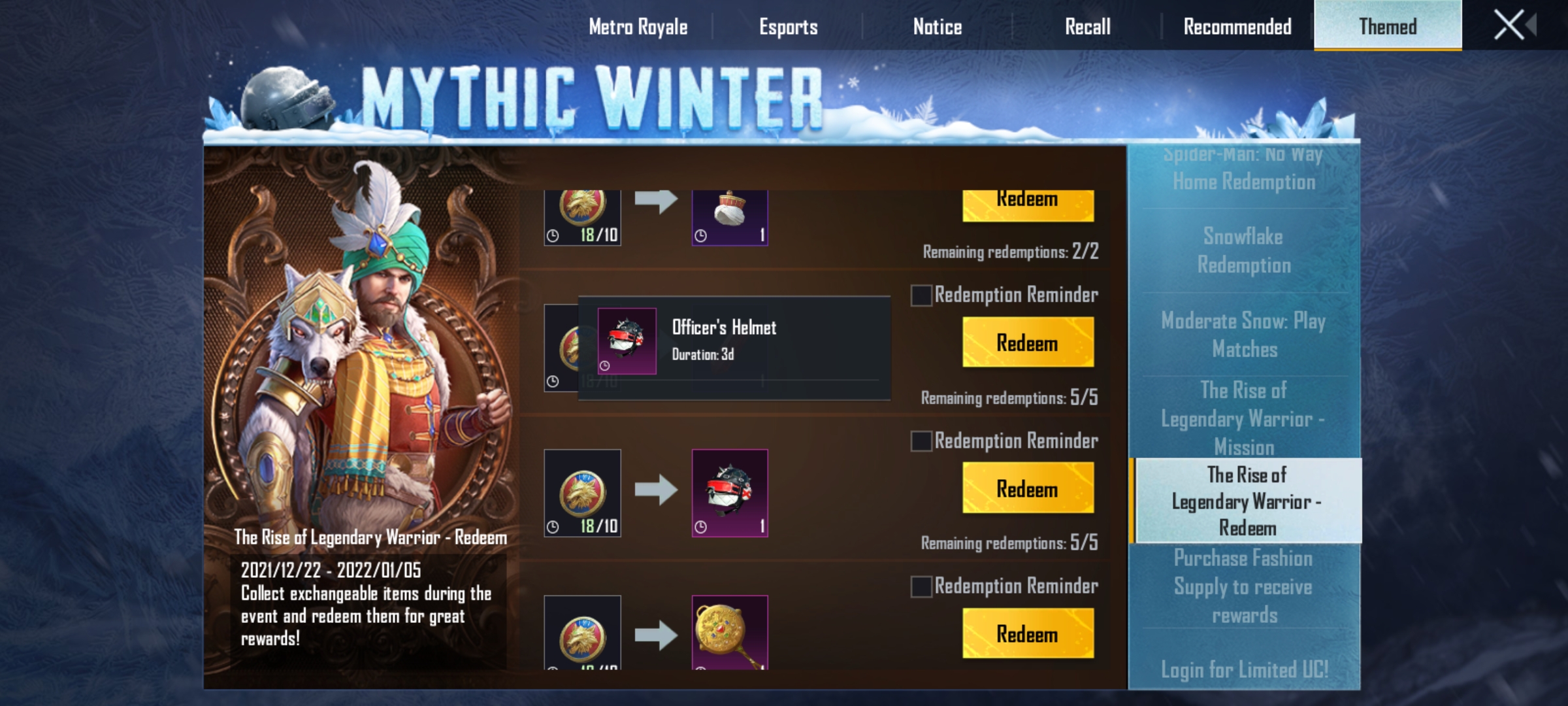Check Redemption Reminder for the Officer's Helmet exchange
The width and height of the screenshot is (1568, 706).
923,441
